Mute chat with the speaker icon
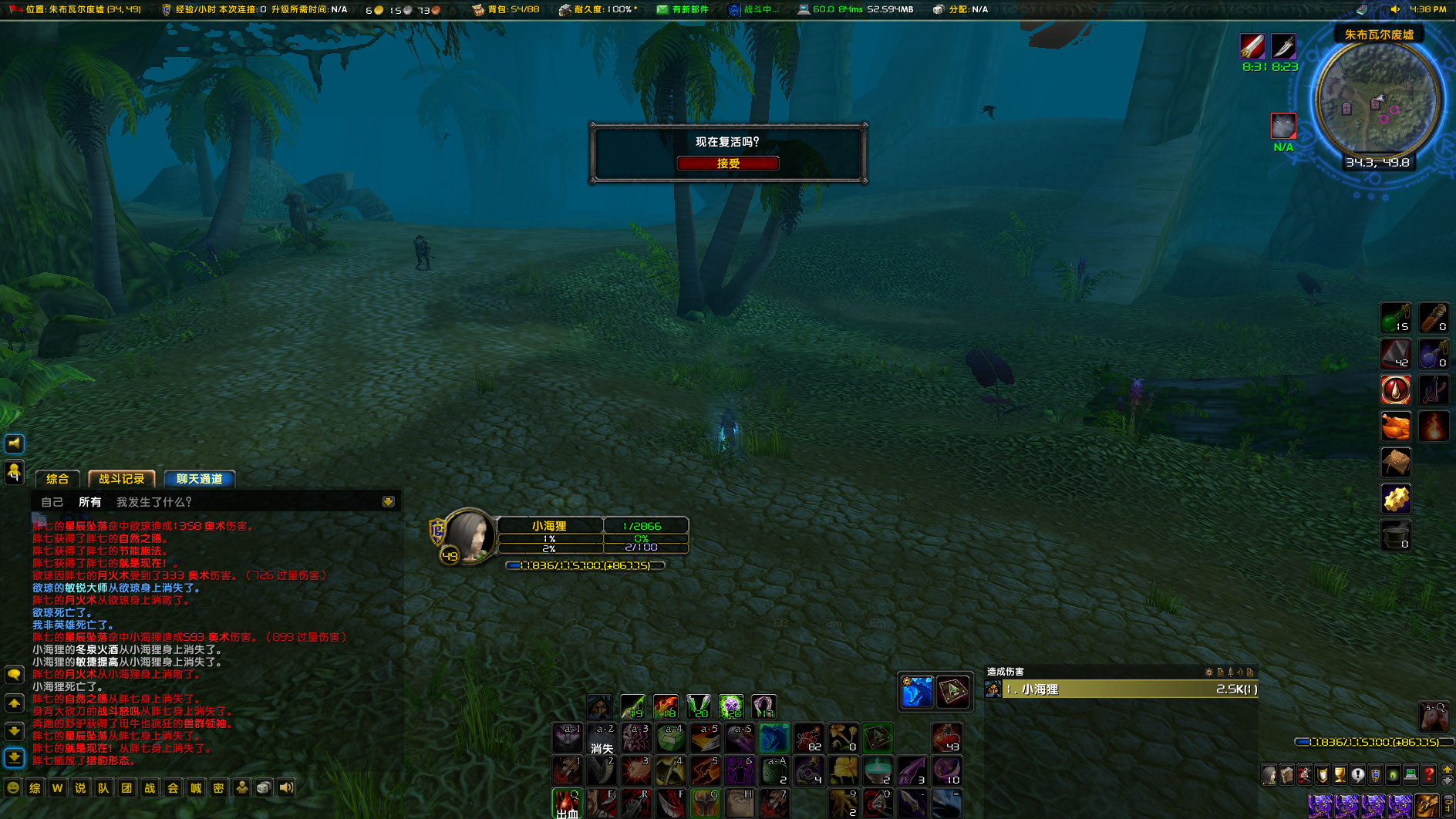The width and height of the screenshot is (1456, 819). point(285,788)
